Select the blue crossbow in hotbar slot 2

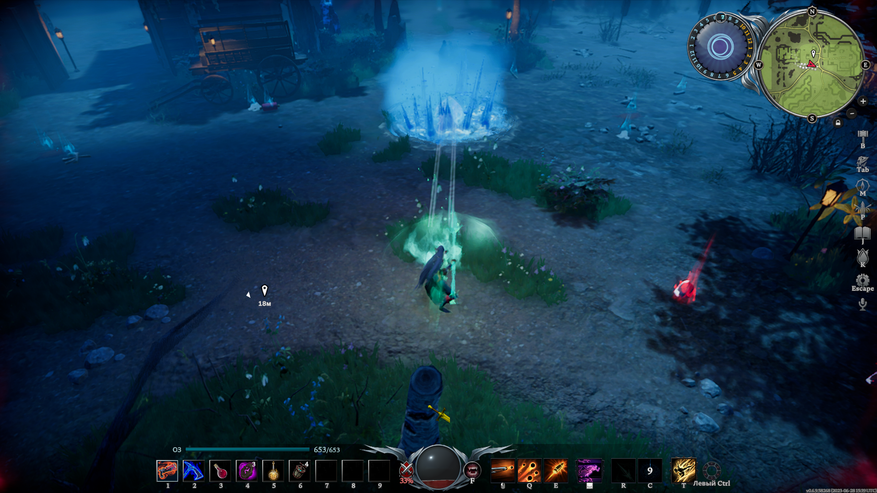coord(194,470)
